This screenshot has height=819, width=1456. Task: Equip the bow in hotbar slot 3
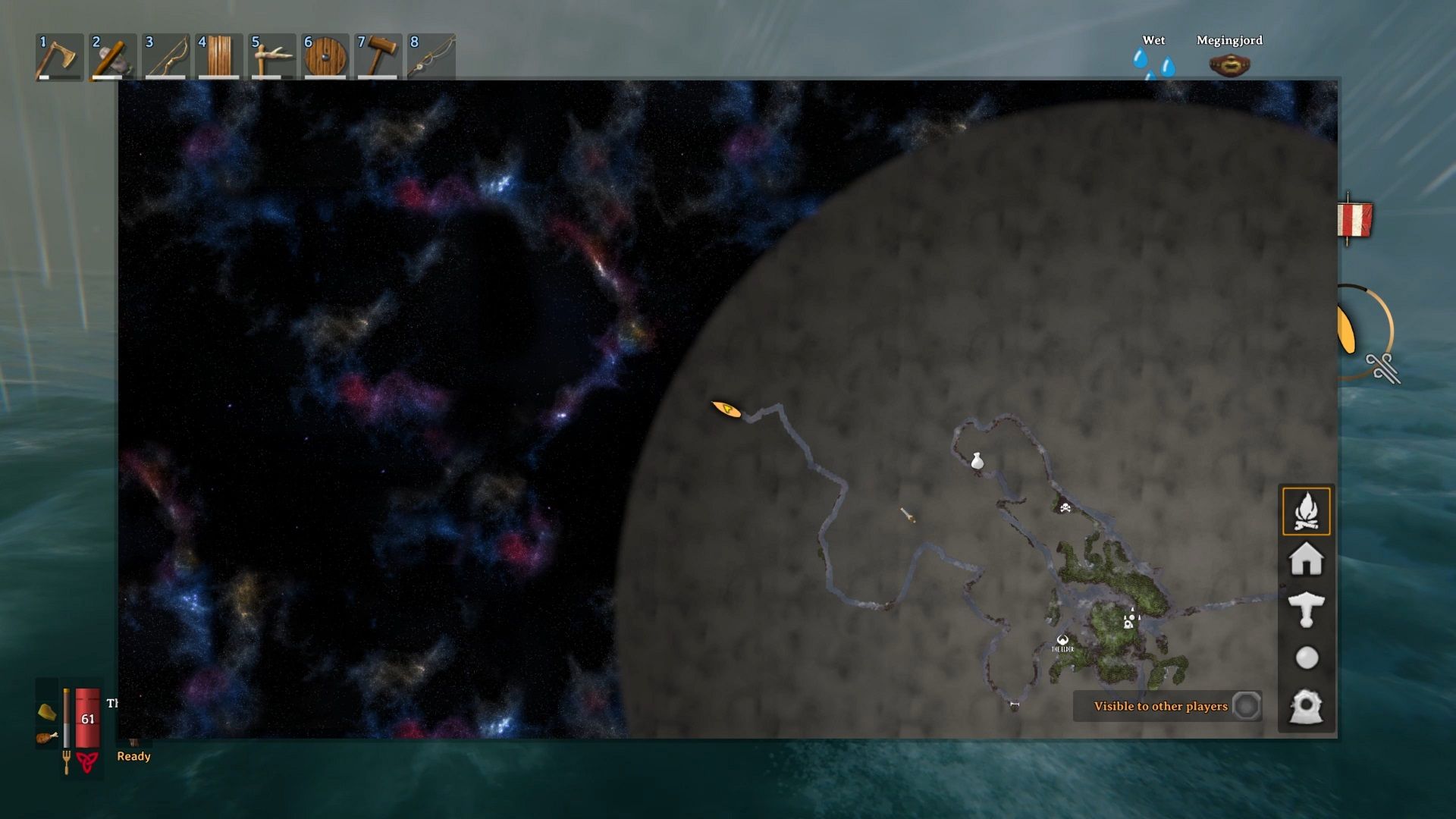(x=165, y=57)
